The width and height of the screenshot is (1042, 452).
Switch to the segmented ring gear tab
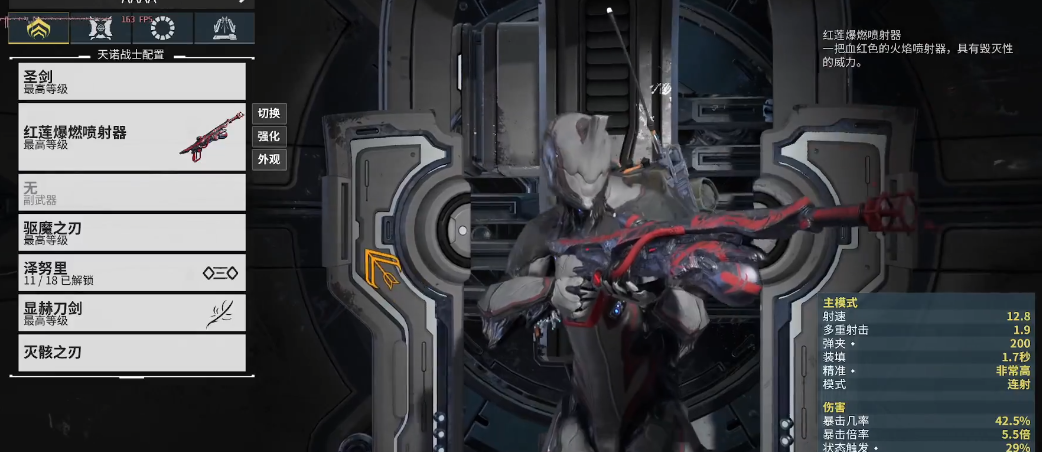161,28
